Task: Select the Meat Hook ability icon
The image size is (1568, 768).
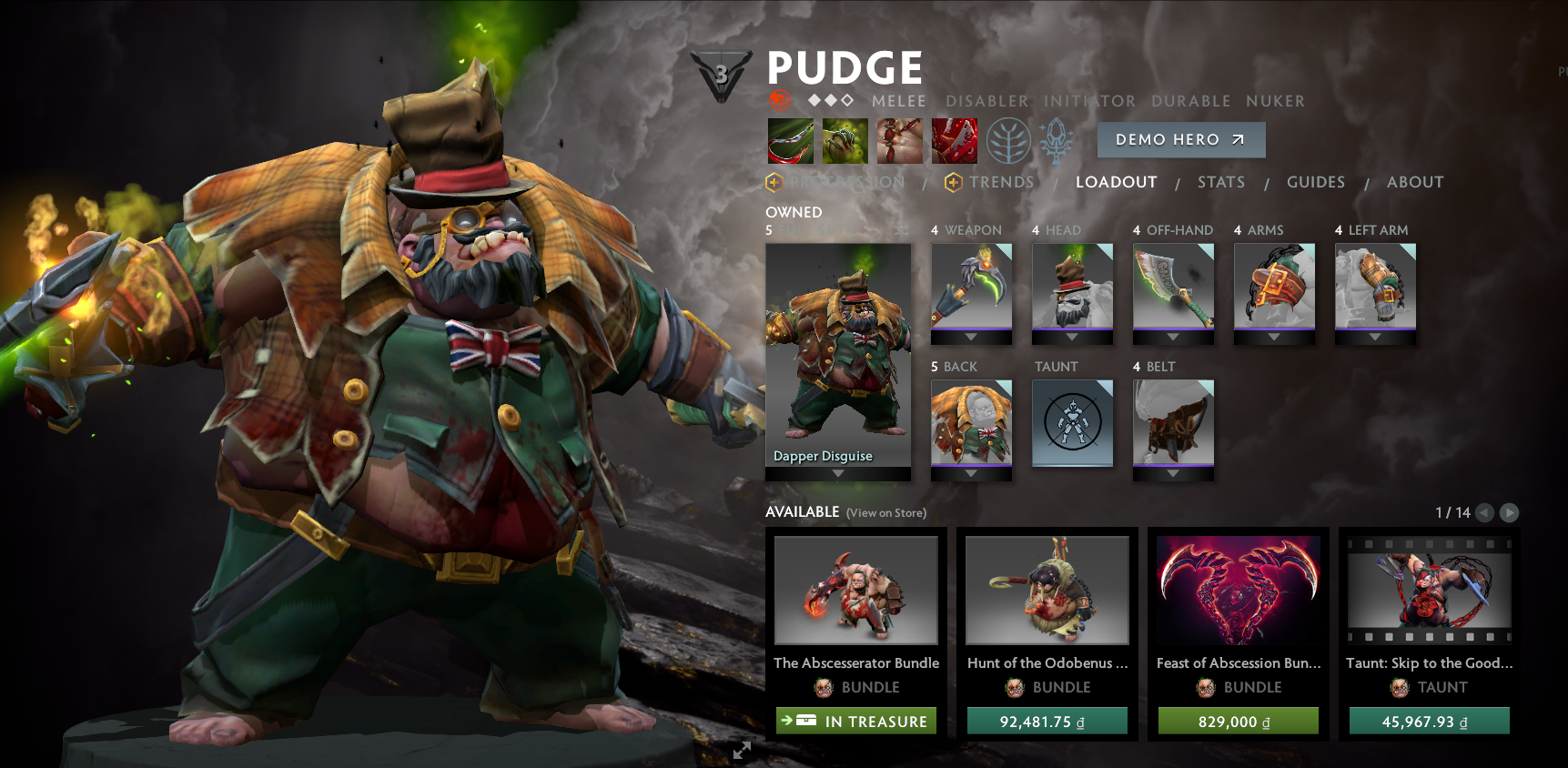Action: (x=792, y=140)
